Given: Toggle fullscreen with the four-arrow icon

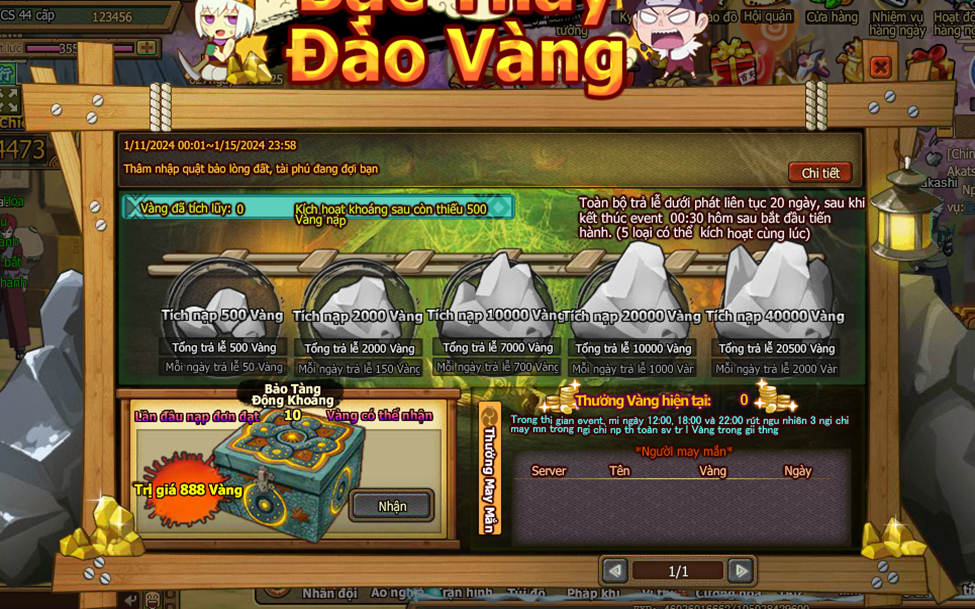Looking at the screenshot, I should click(x=9, y=100).
